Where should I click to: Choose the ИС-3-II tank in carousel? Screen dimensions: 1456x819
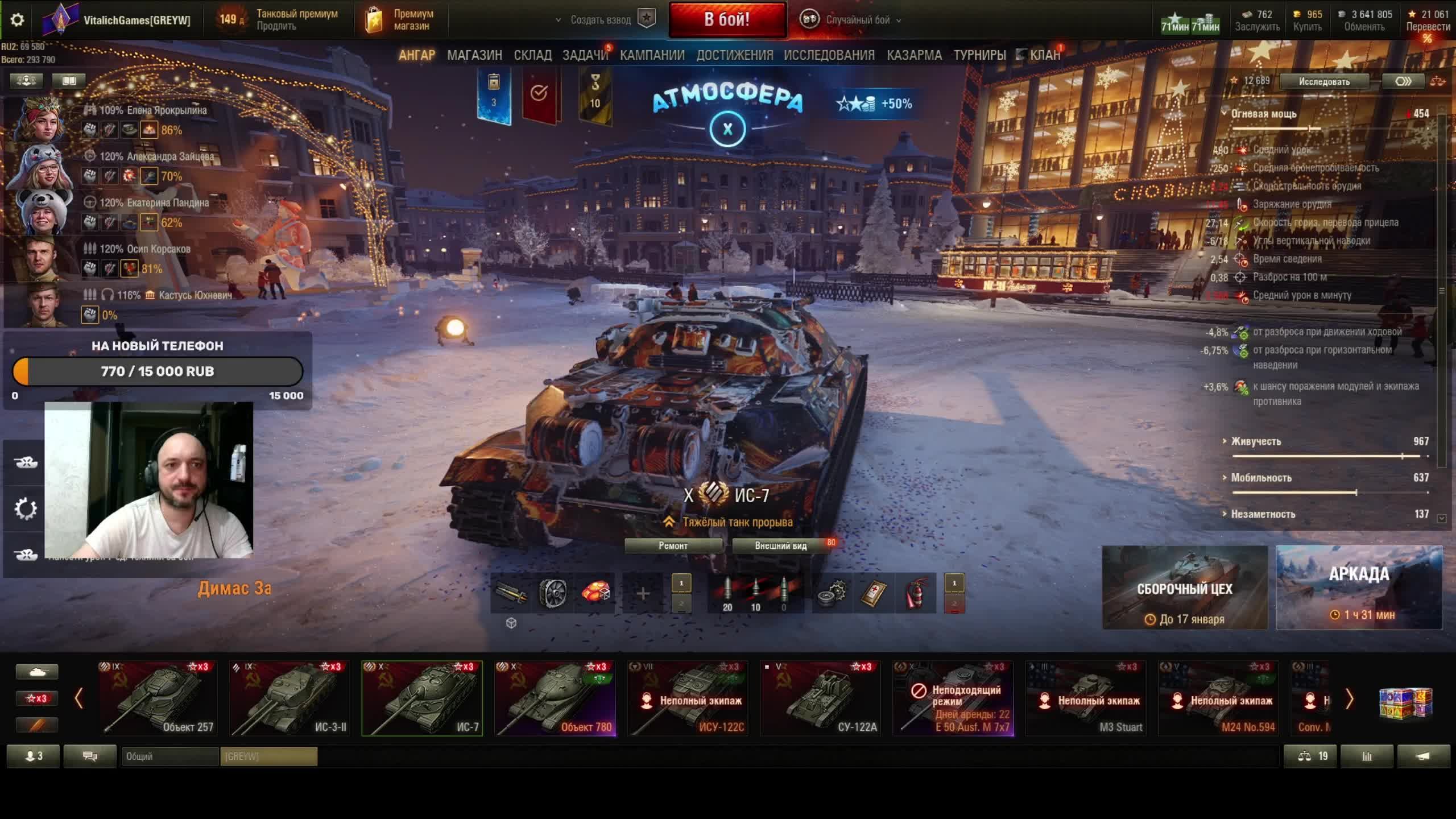(290, 698)
